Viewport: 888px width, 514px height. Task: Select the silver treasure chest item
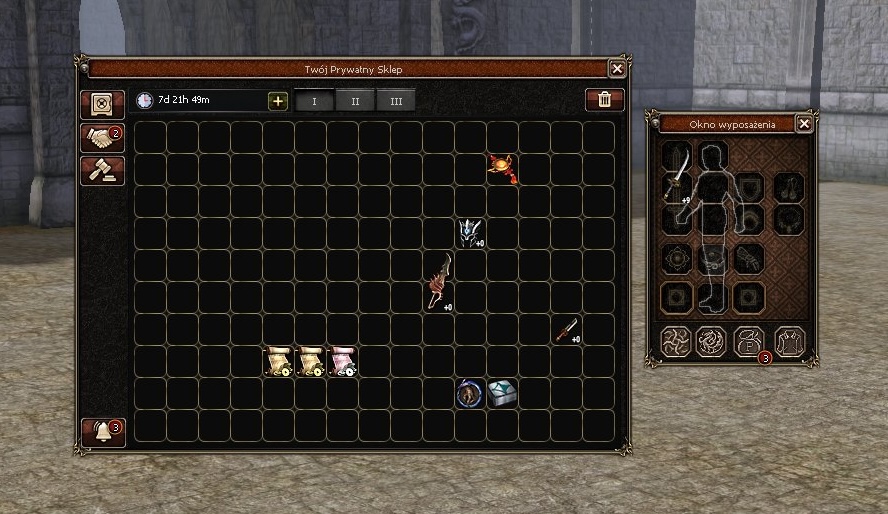[502, 393]
